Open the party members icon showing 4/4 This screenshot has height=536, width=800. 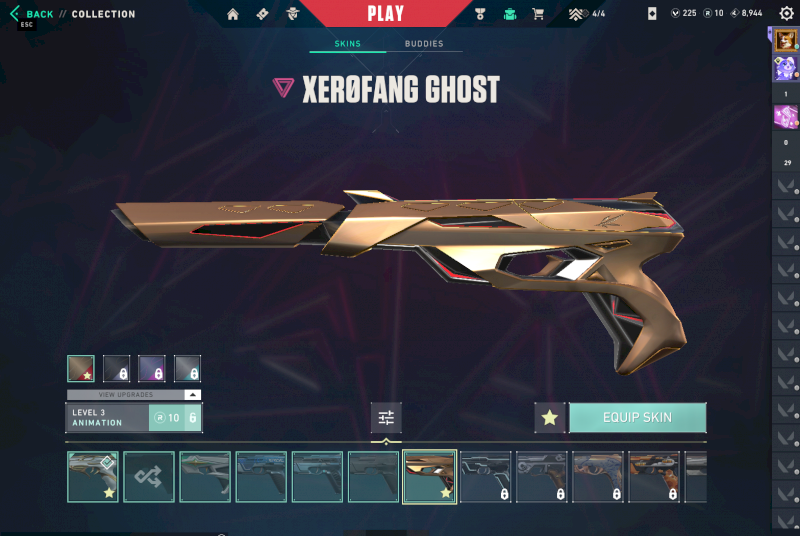pyautogui.click(x=586, y=14)
